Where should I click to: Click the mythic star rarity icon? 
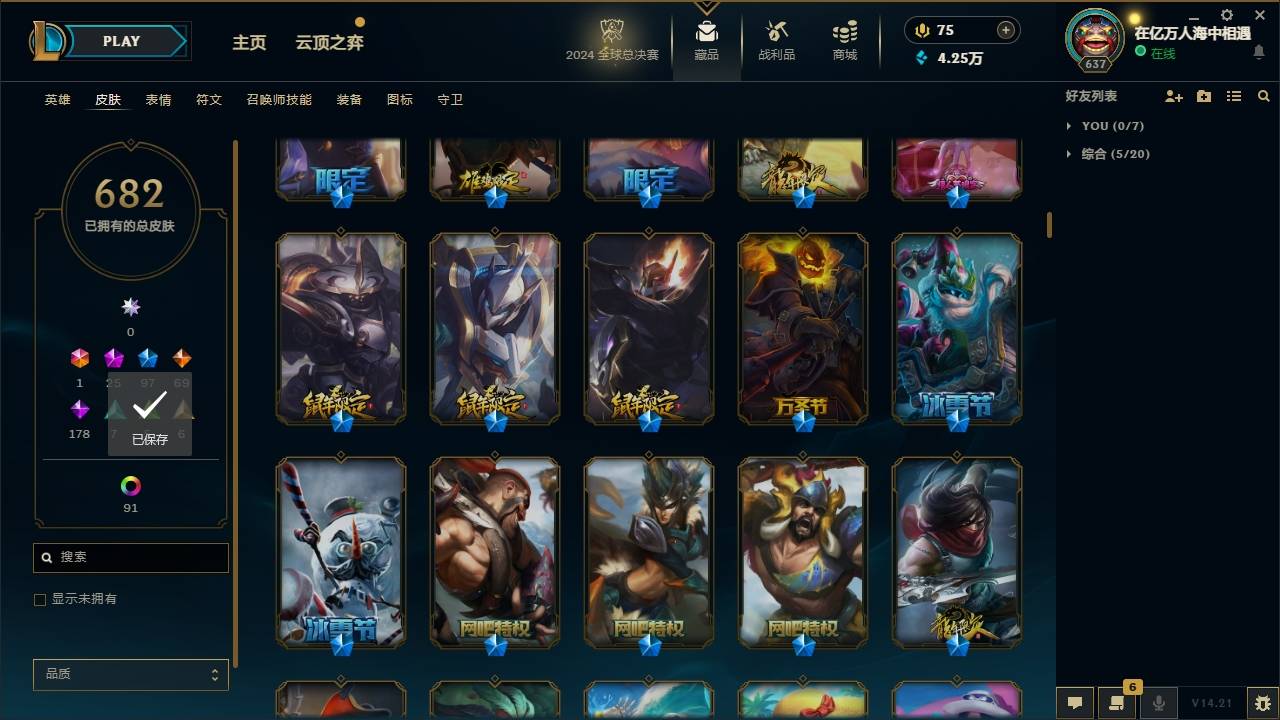(x=130, y=307)
